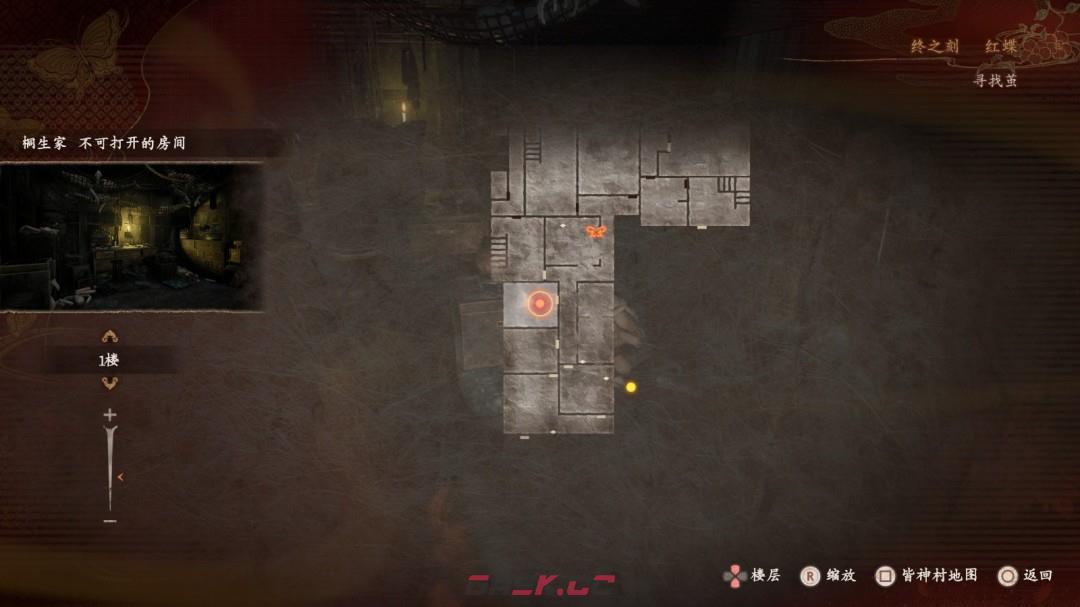This screenshot has width=1080, height=607.
Task: Open 皆神村地图 village map
Action: click(939, 575)
